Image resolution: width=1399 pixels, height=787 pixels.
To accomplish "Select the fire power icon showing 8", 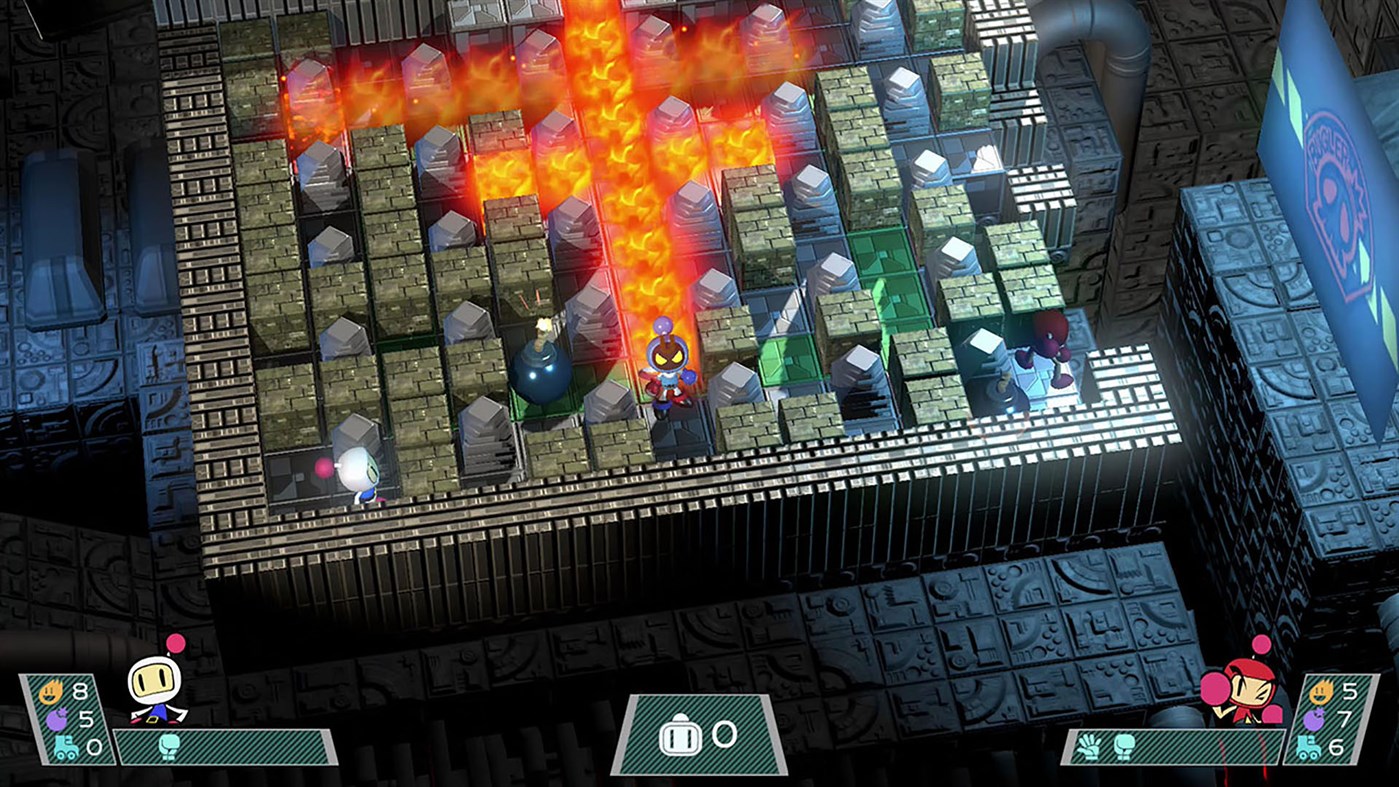I will coord(51,691).
